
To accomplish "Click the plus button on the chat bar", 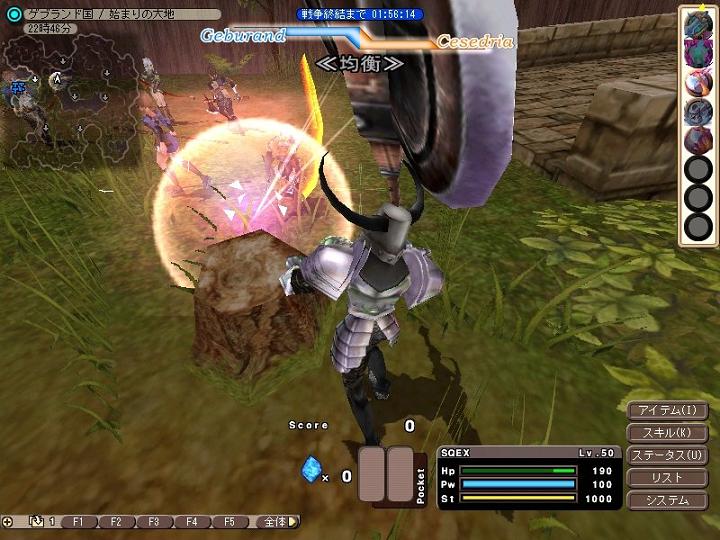I will click(x=8, y=522).
